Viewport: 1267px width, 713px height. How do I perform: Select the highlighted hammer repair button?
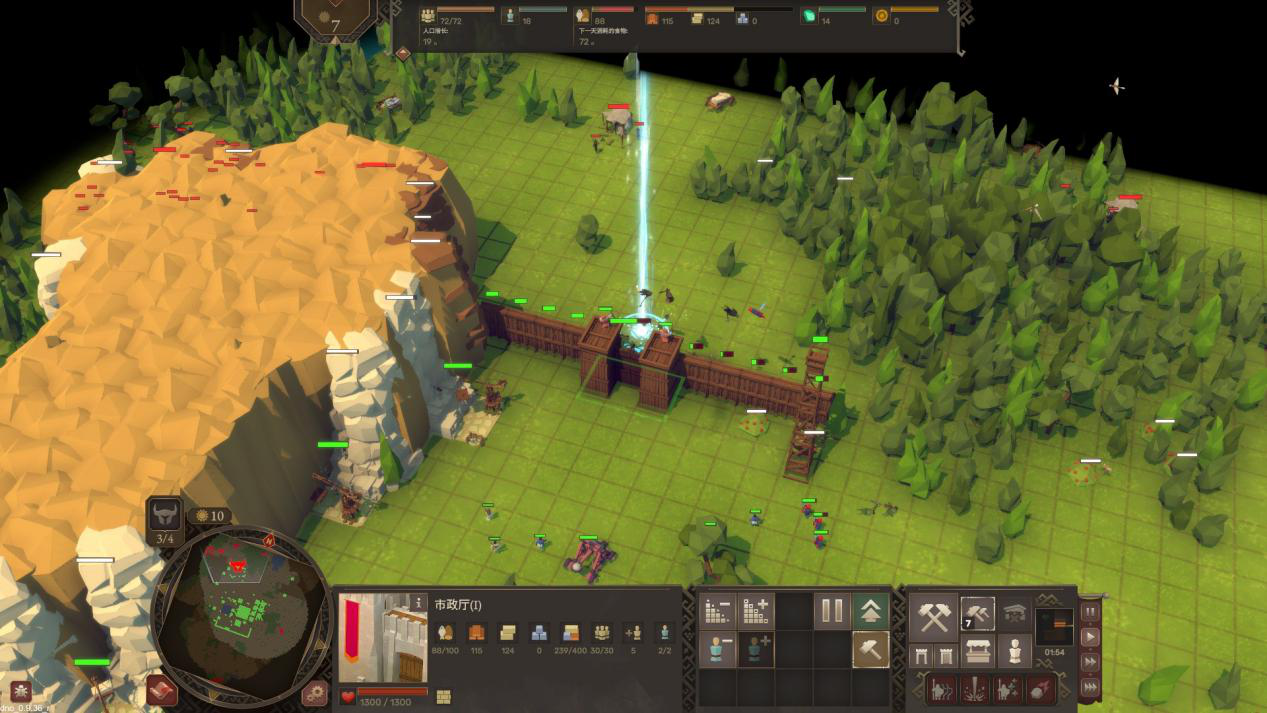coord(870,650)
